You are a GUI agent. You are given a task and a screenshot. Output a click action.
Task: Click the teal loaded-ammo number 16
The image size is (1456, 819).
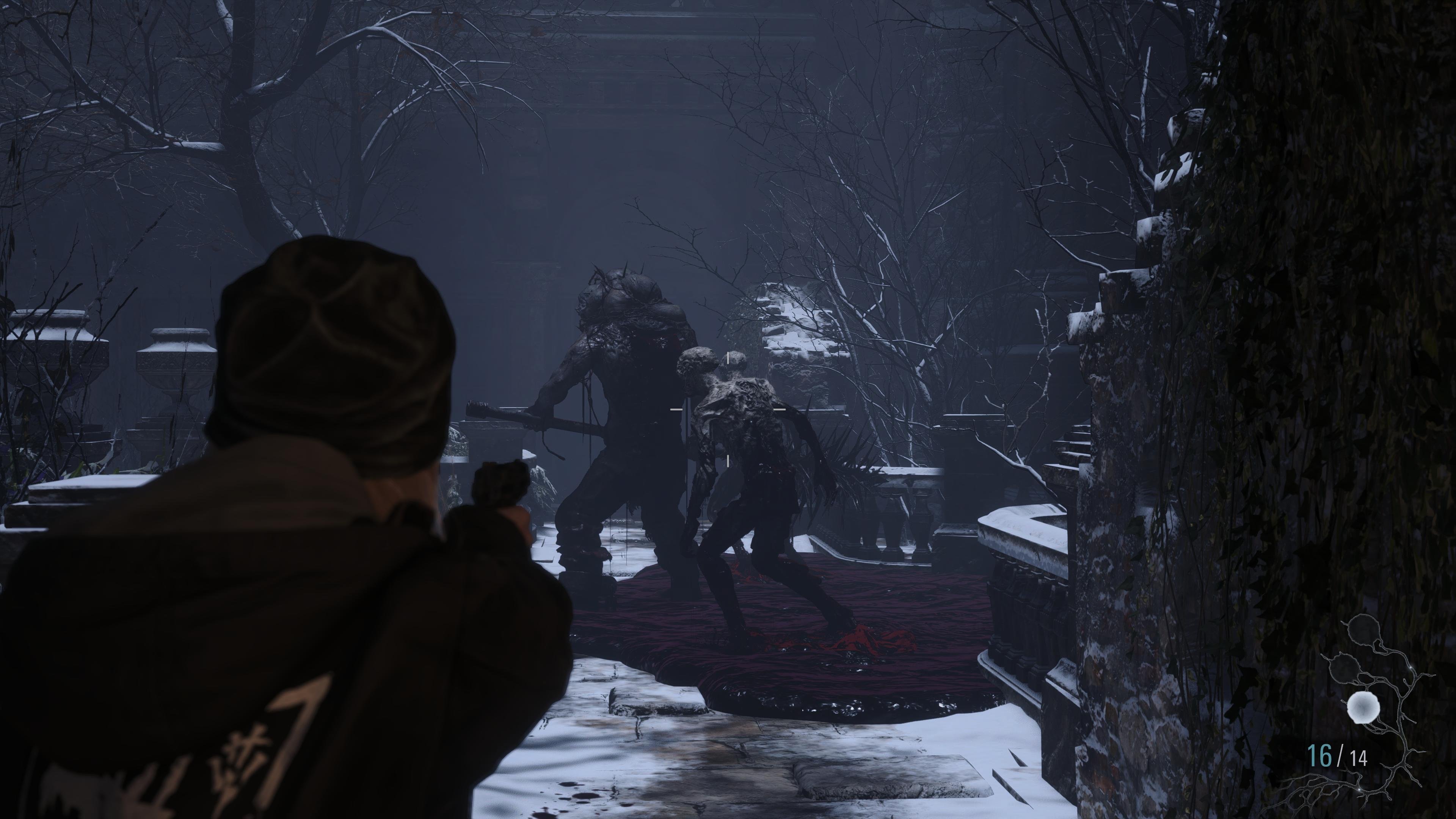tap(1320, 755)
